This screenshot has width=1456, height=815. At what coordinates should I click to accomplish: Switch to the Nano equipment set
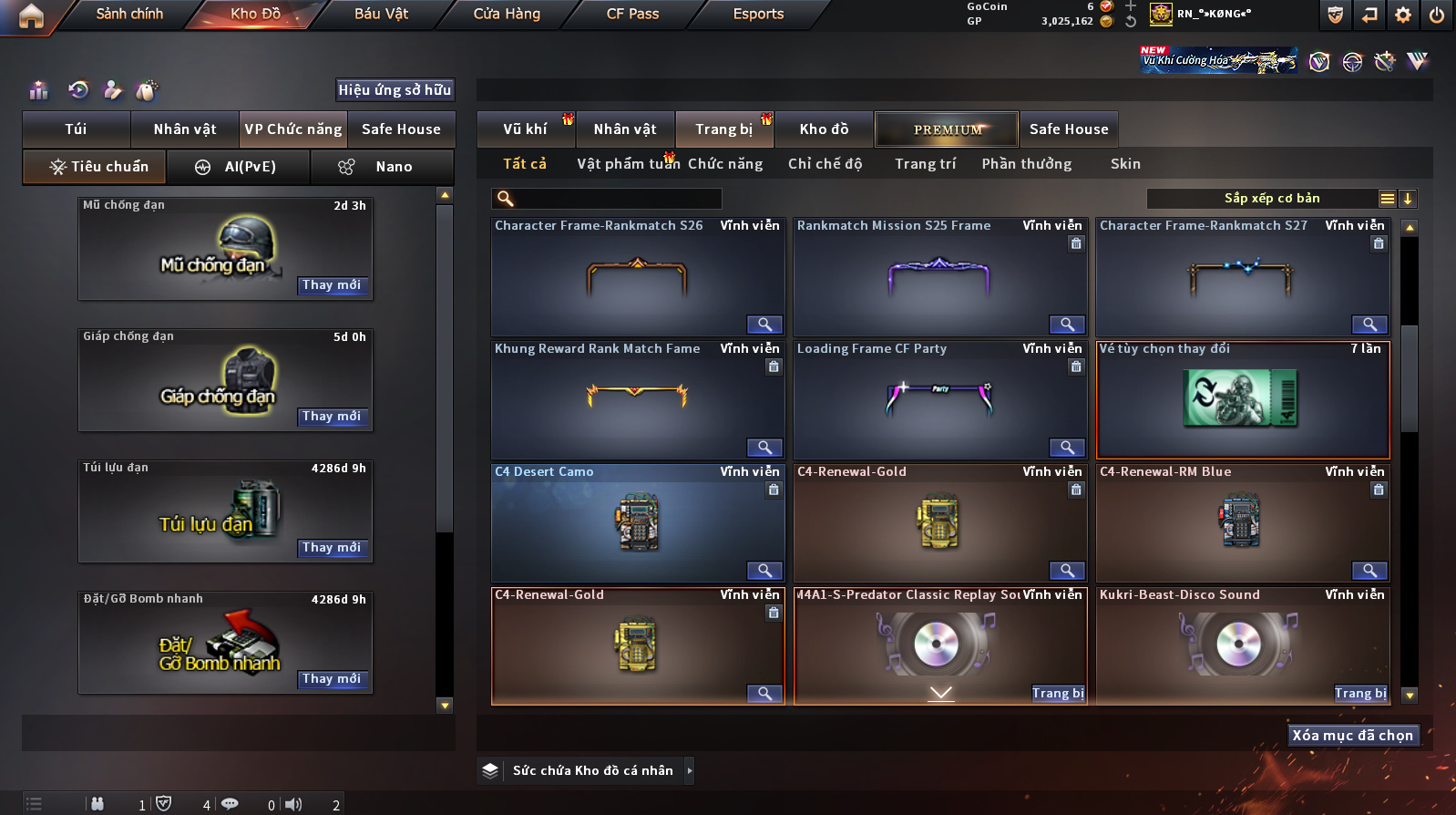point(383,167)
